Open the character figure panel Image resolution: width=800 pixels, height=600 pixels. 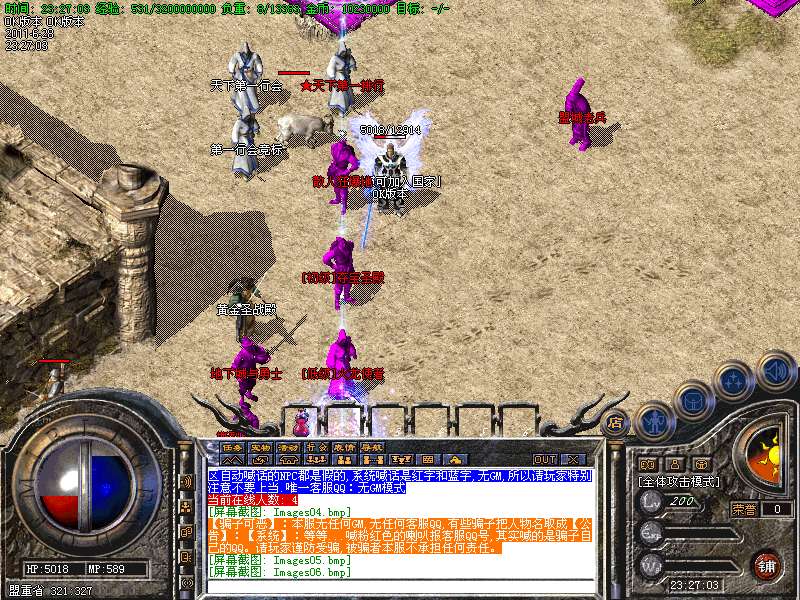(x=654, y=422)
